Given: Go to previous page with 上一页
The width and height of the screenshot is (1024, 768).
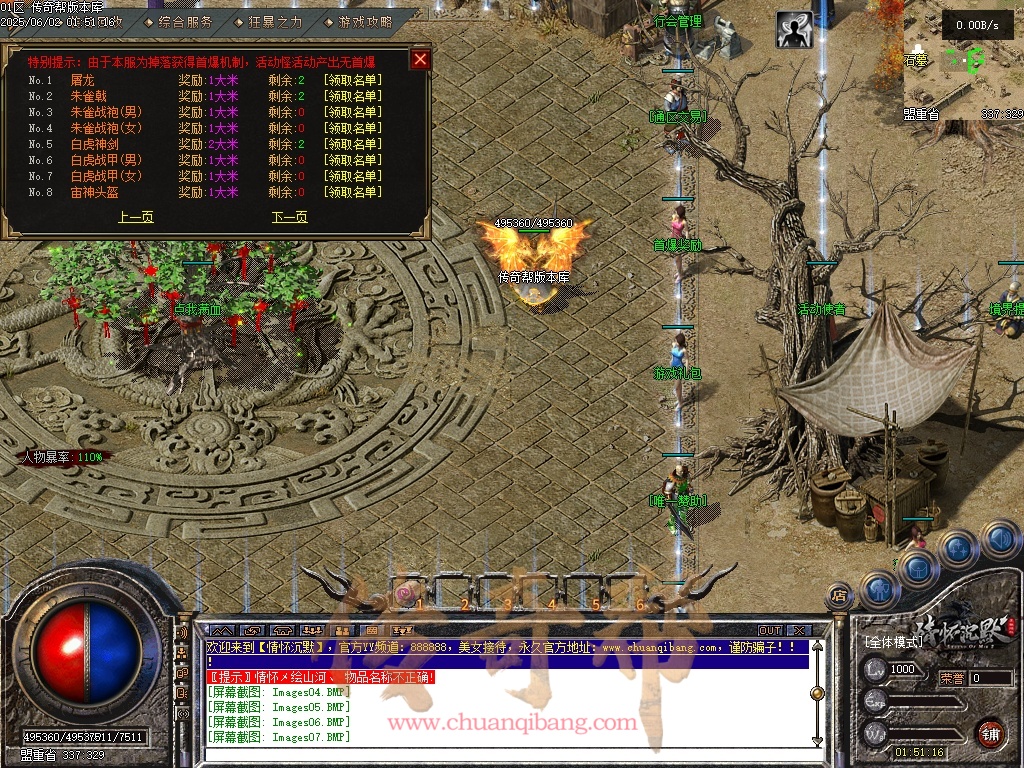Looking at the screenshot, I should pos(136,217).
